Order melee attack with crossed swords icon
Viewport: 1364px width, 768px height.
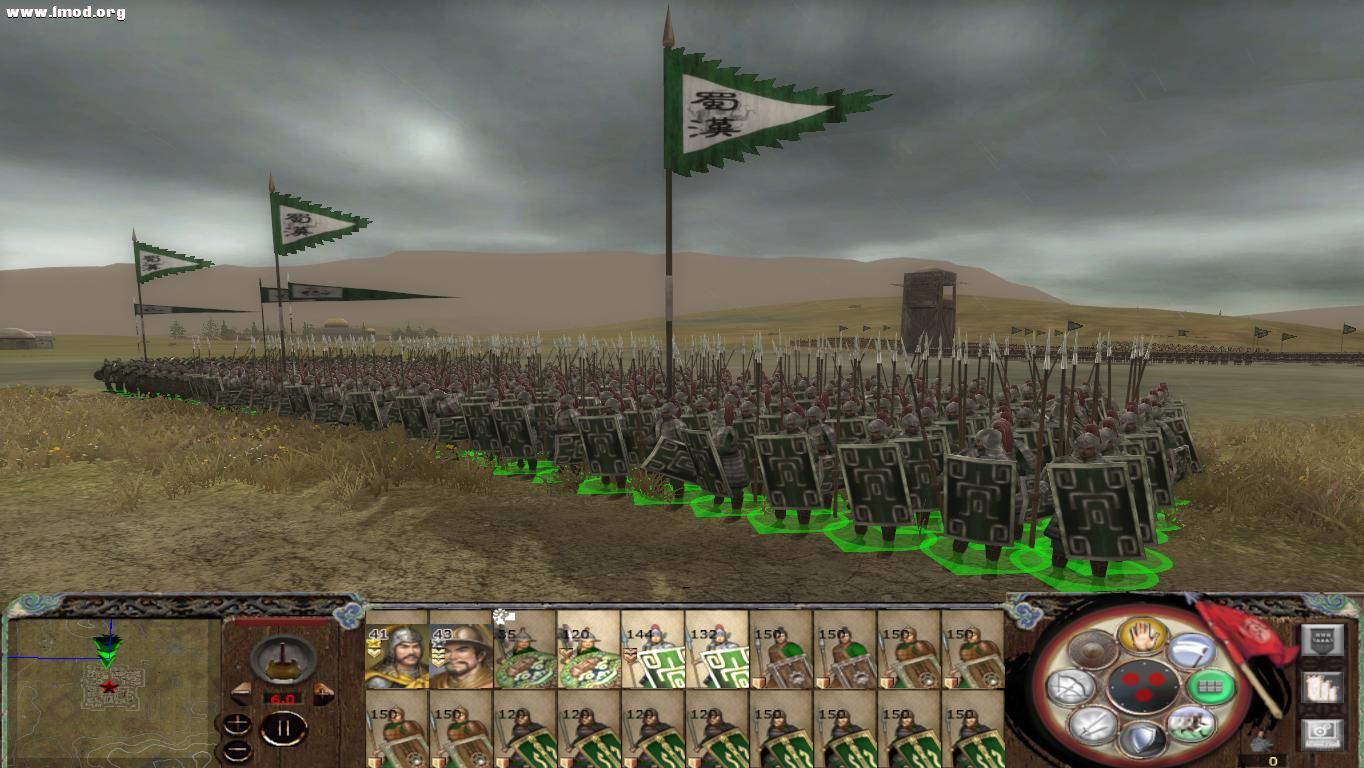[1091, 726]
